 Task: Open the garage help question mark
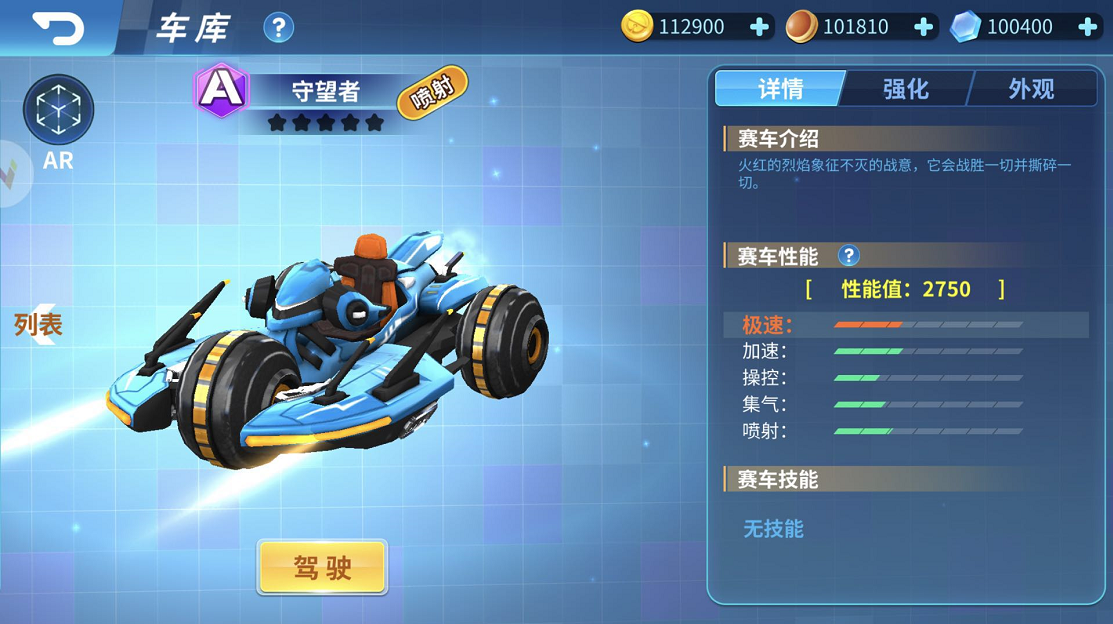pos(278,27)
